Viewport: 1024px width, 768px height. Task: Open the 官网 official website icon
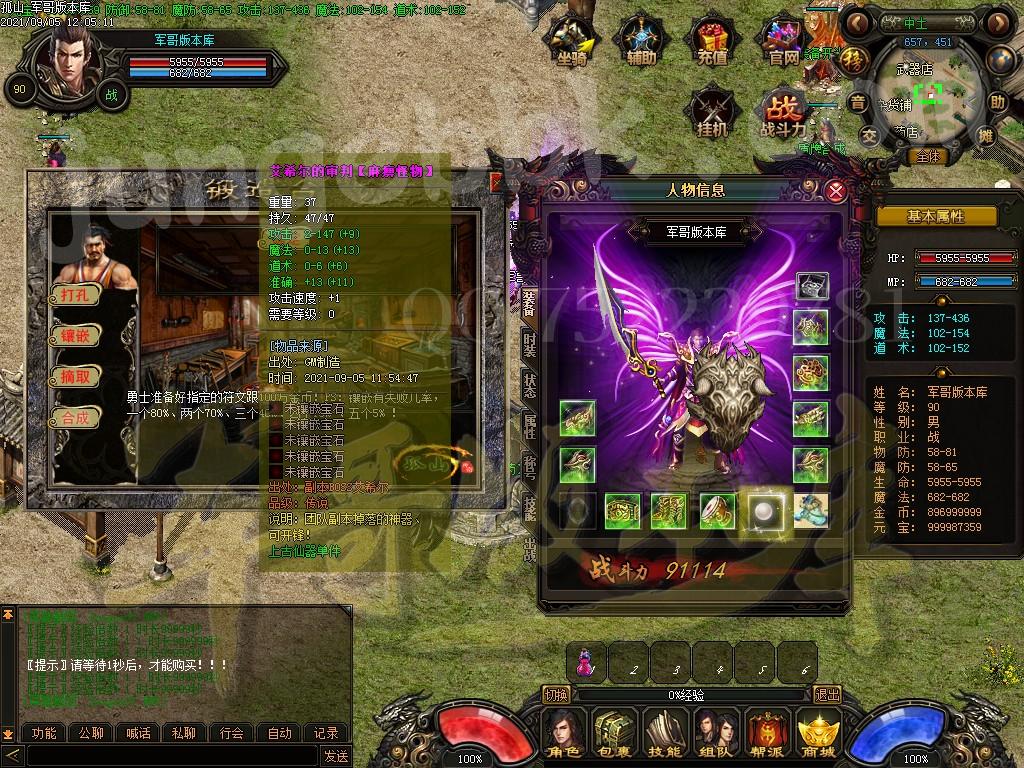(784, 42)
